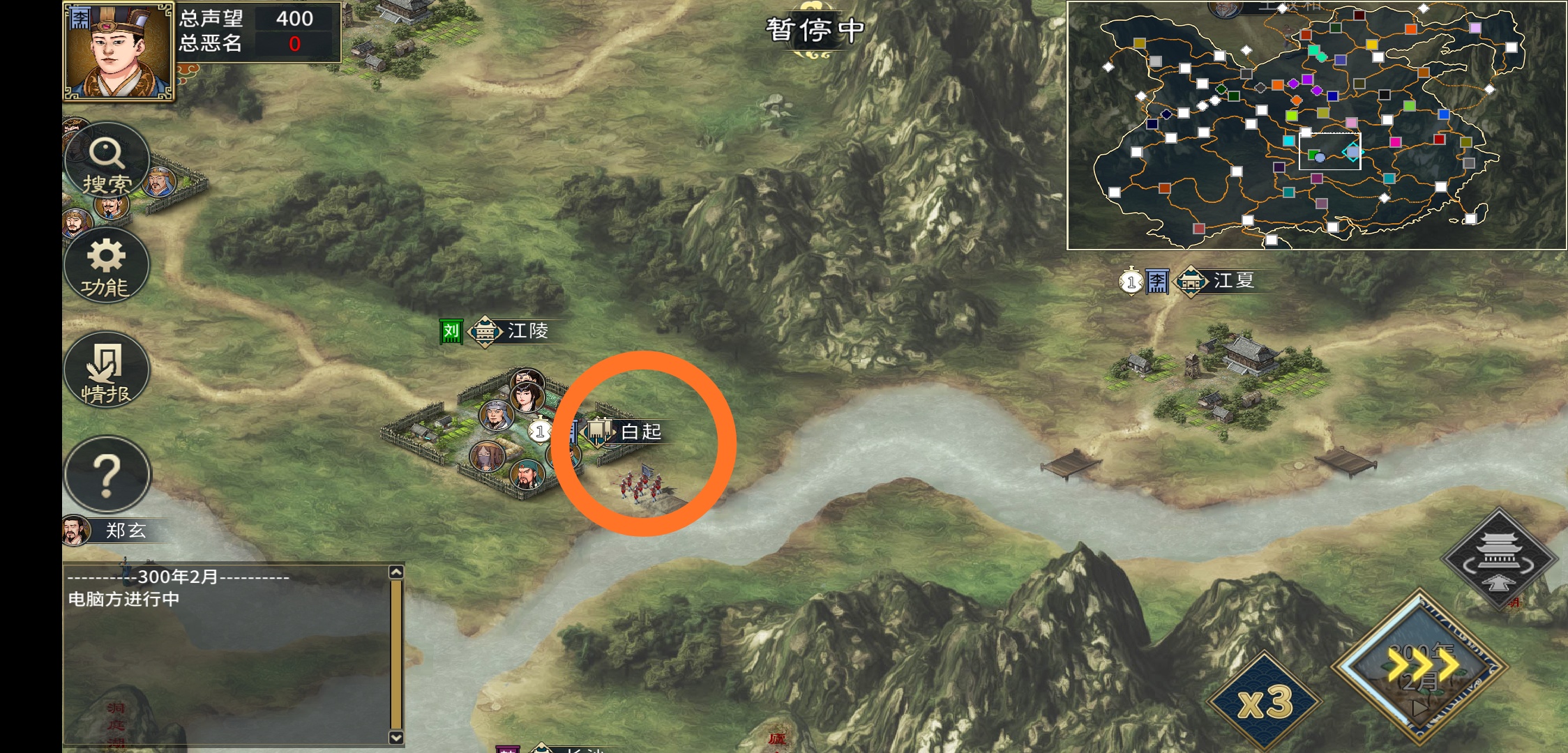Click the minimap of China

pos(1316,125)
